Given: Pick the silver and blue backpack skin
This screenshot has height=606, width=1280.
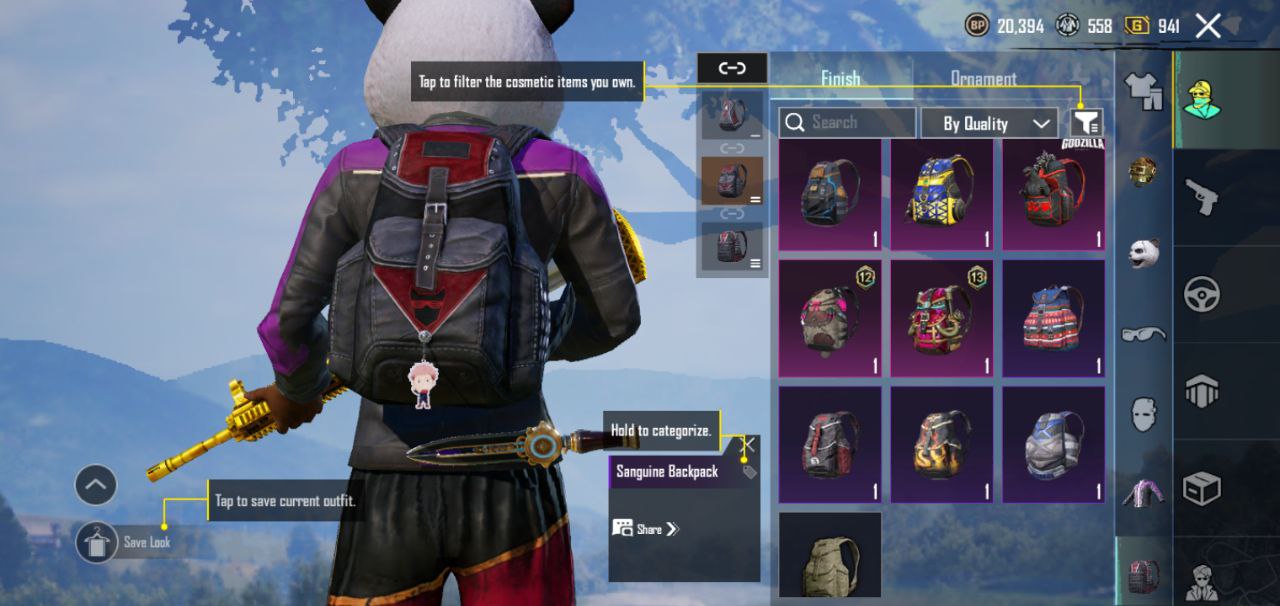Looking at the screenshot, I should pos(1054,444).
